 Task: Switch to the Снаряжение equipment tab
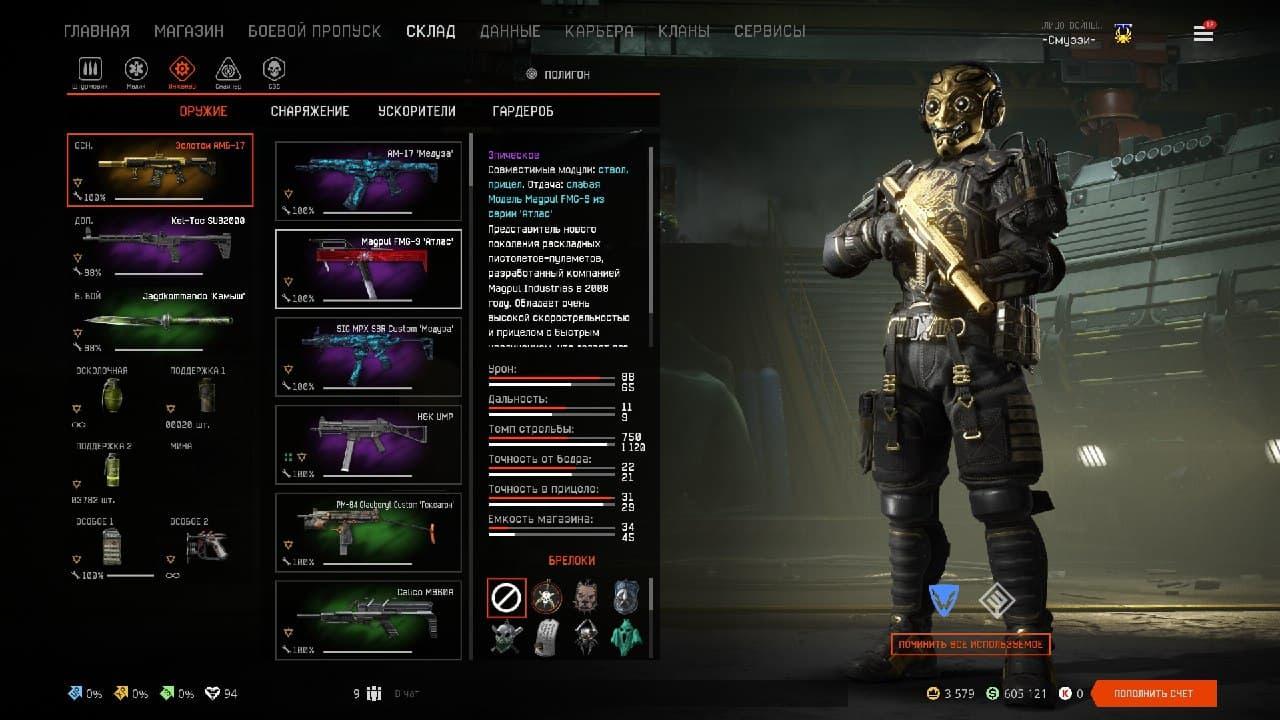310,111
